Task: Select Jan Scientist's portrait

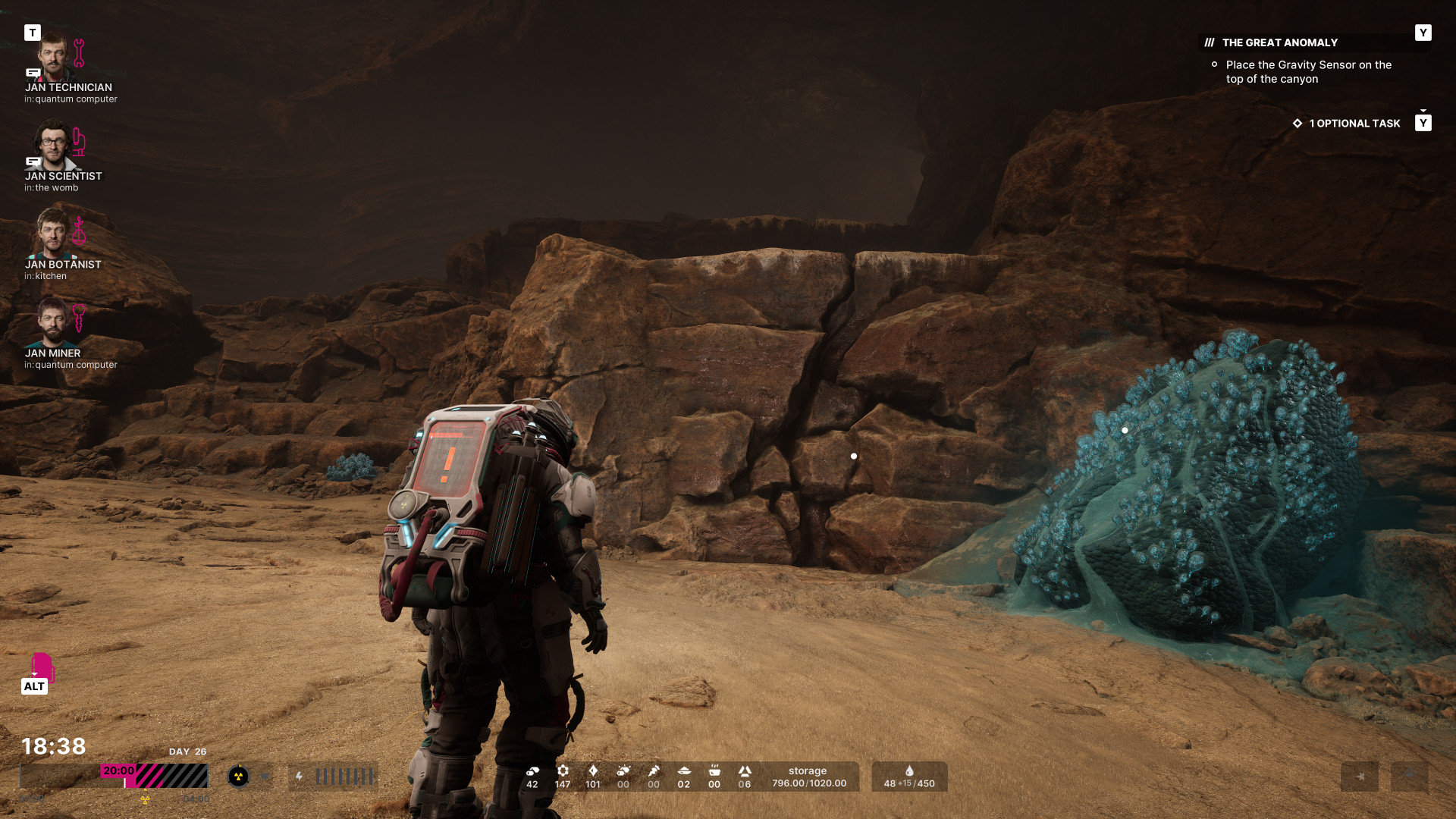Action: click(53, 146)
